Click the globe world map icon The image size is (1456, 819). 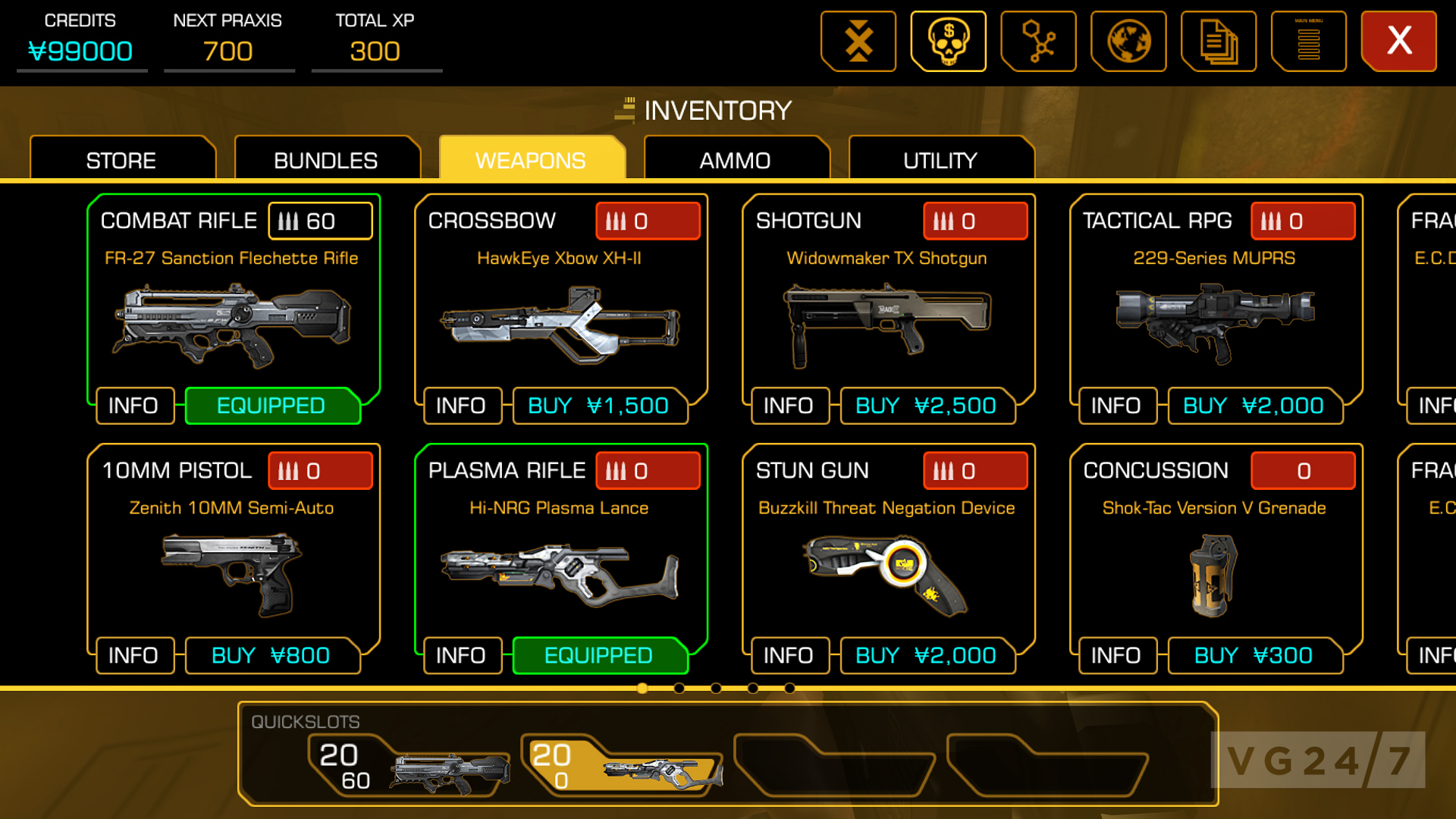1129,41
